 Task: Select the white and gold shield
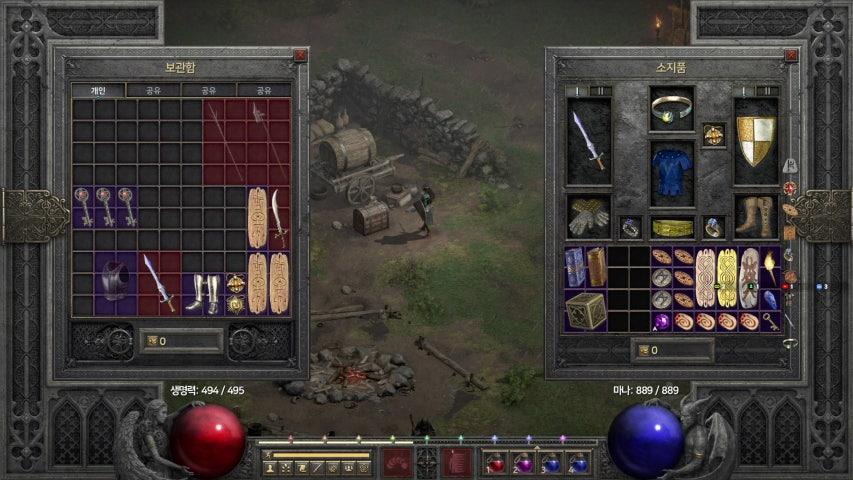tap(755, 141)
